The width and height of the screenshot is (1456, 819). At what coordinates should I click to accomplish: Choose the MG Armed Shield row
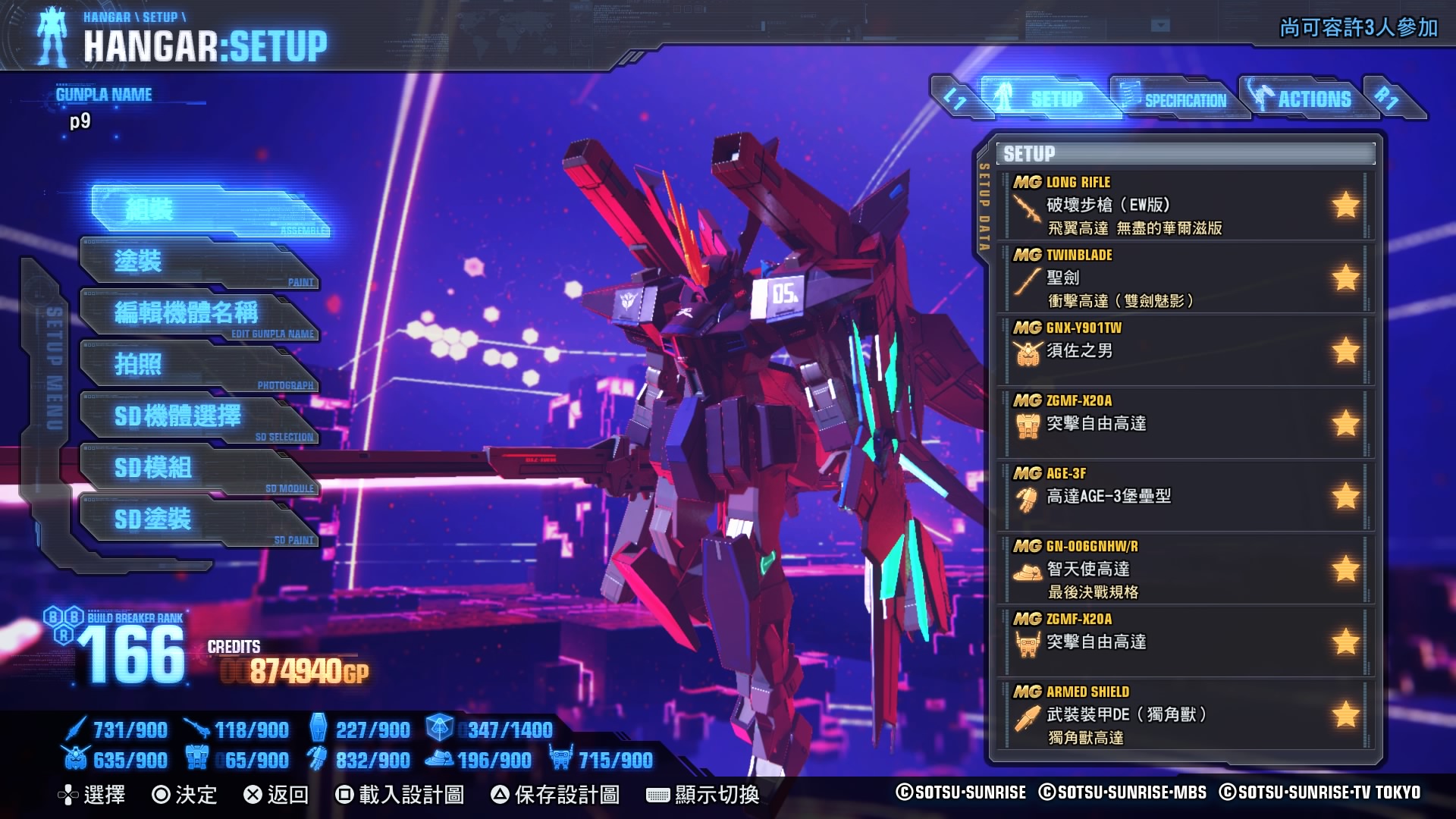point(1186,714)
